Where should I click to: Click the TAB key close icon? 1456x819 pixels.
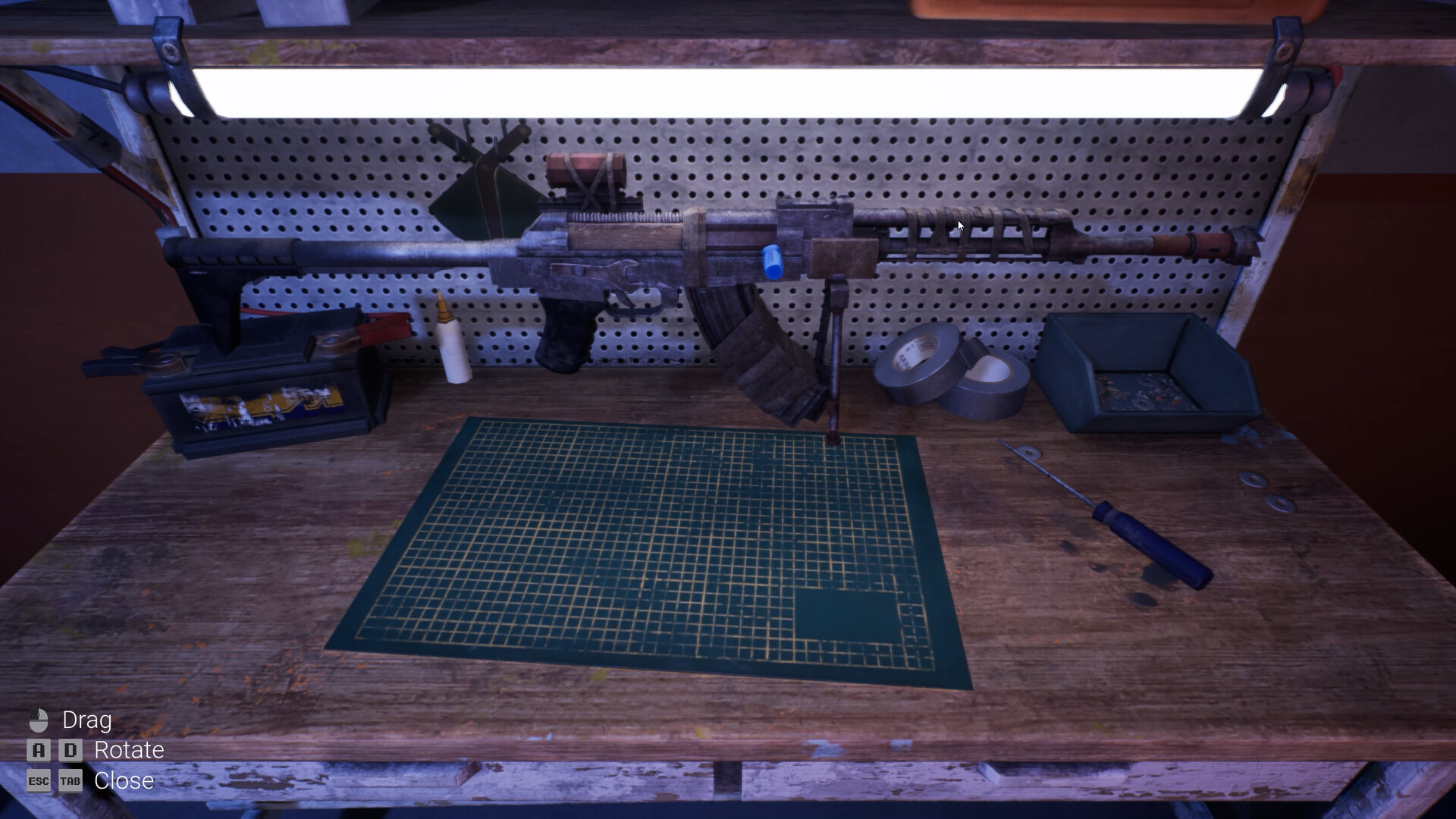coord(71,781)
